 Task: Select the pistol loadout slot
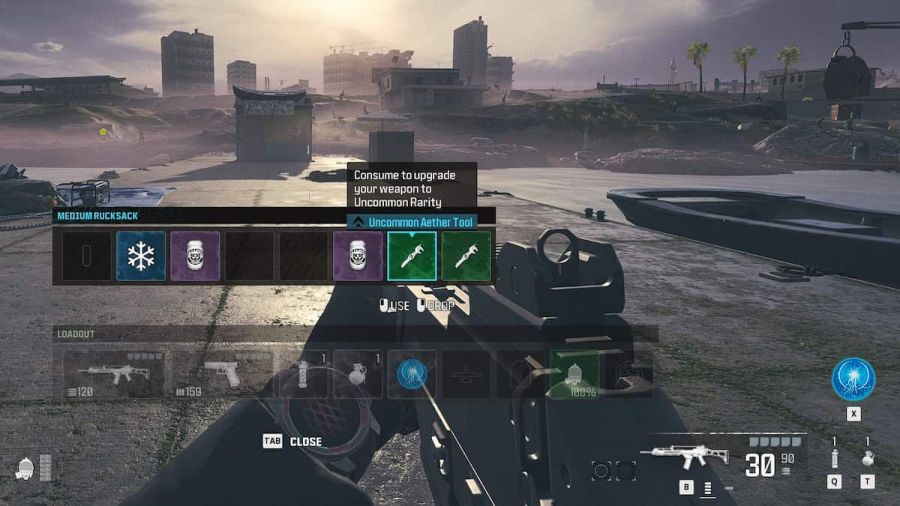pyautogui.click(x=222, y=374)
